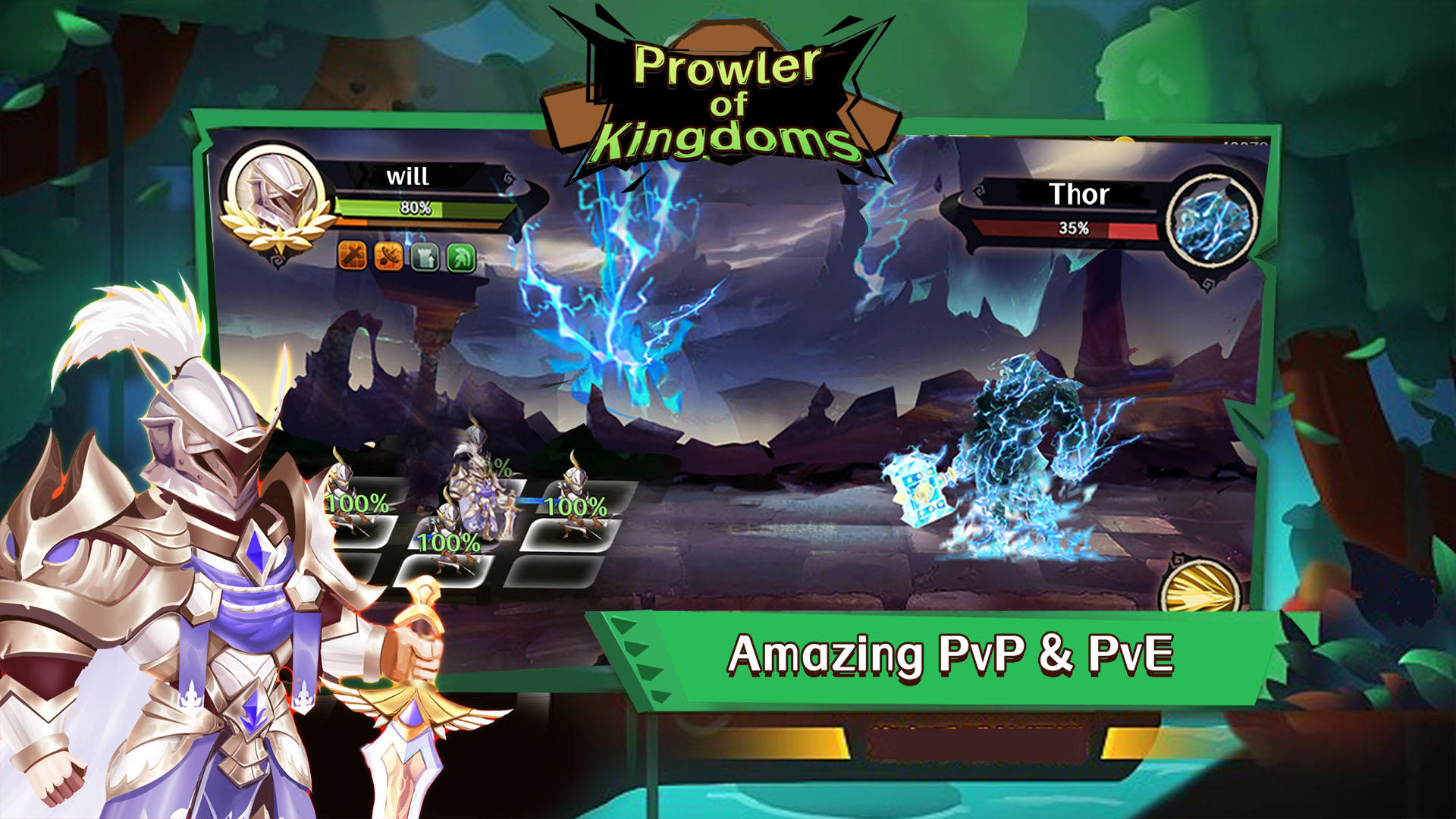Expand will's skill bar panel

406,256
